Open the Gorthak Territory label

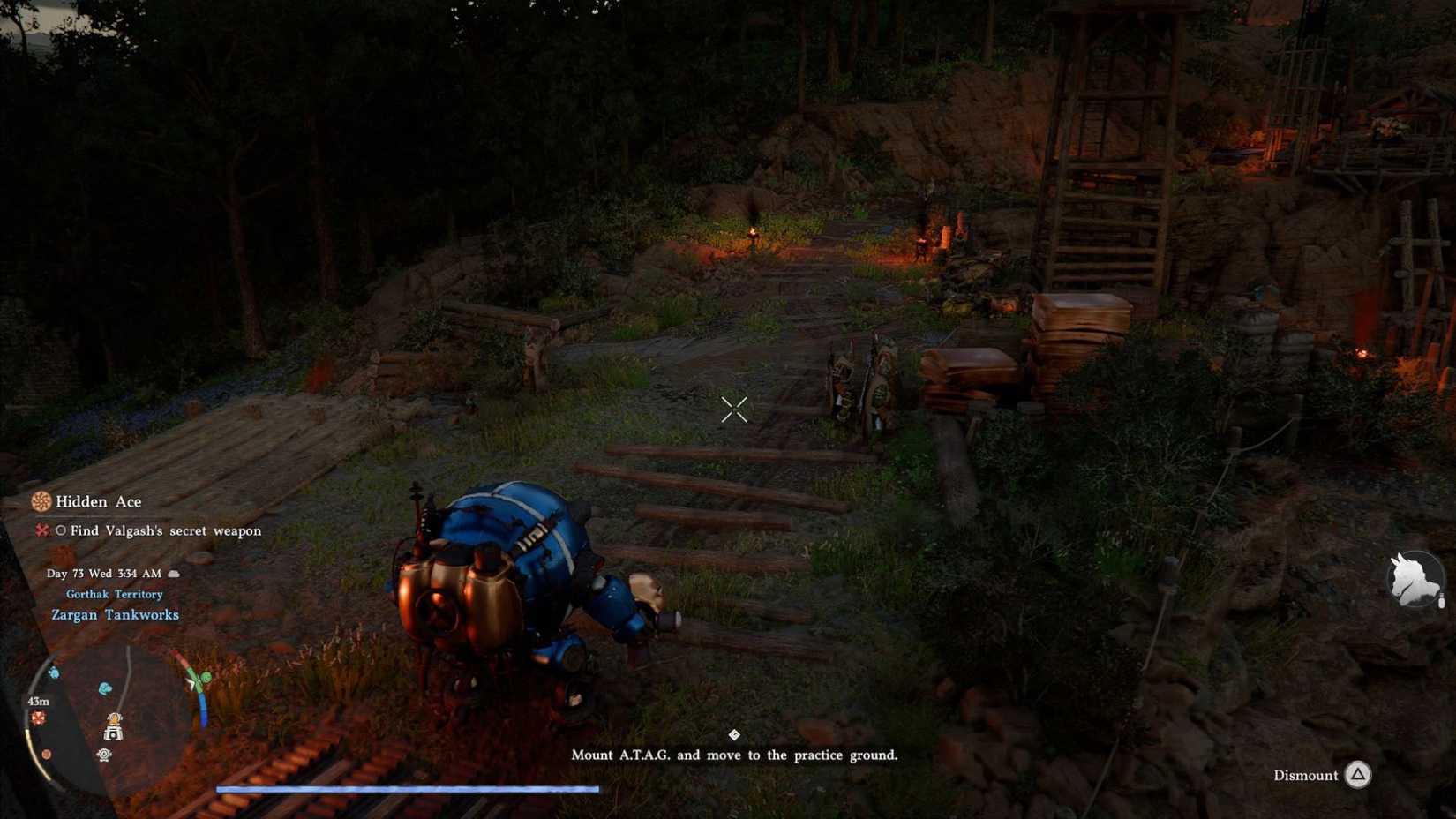coord(115,594)
